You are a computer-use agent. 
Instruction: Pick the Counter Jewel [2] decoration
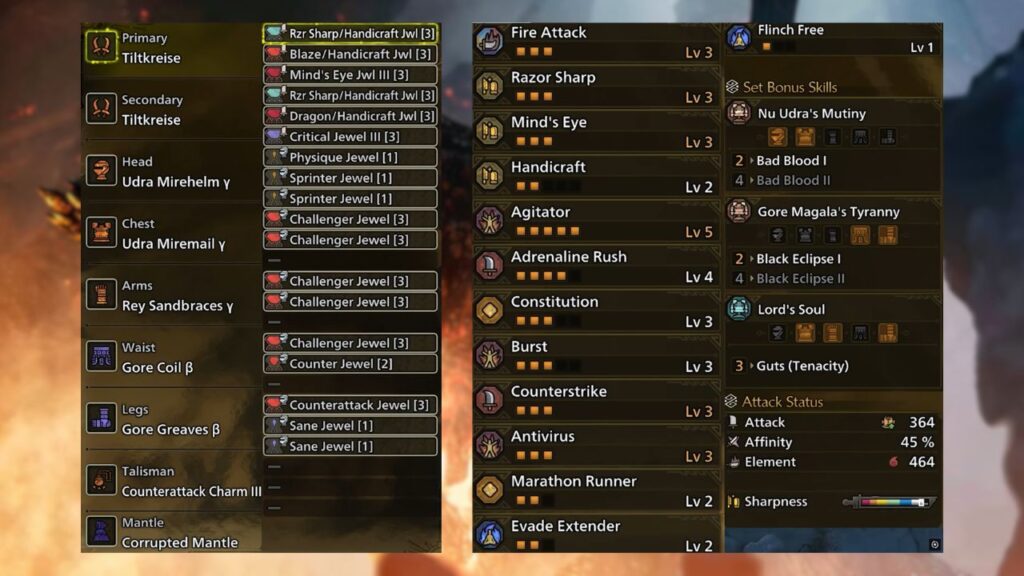click(350, 364)
